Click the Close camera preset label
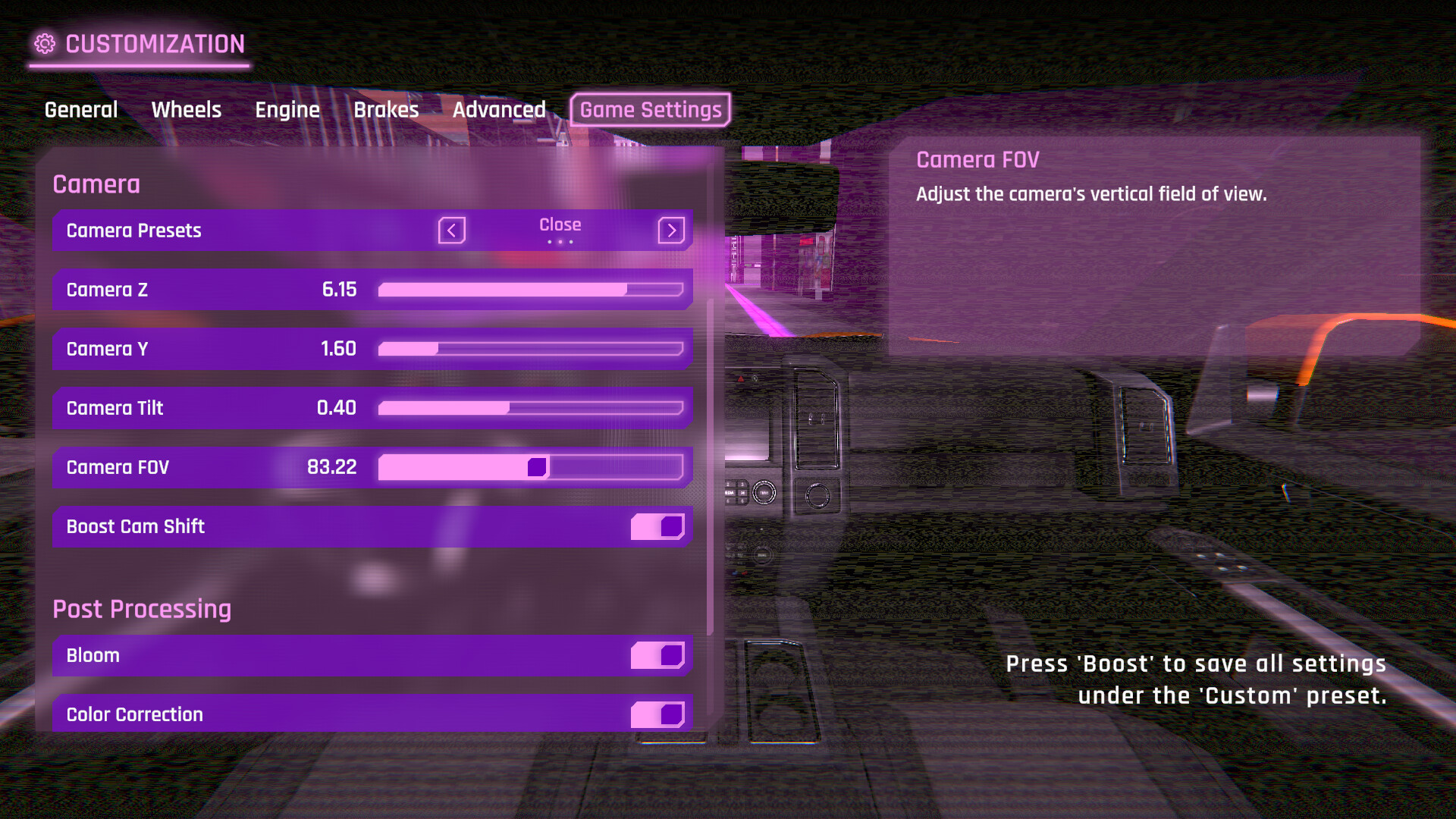The width and height of the screenshot is (1456, 819). (x=560, y=224)
